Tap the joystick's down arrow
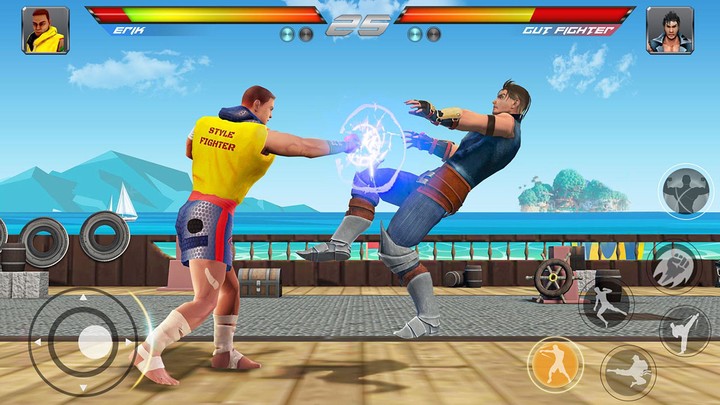Image resolution: width=720 pixels, height=405 pixels. 84,386
